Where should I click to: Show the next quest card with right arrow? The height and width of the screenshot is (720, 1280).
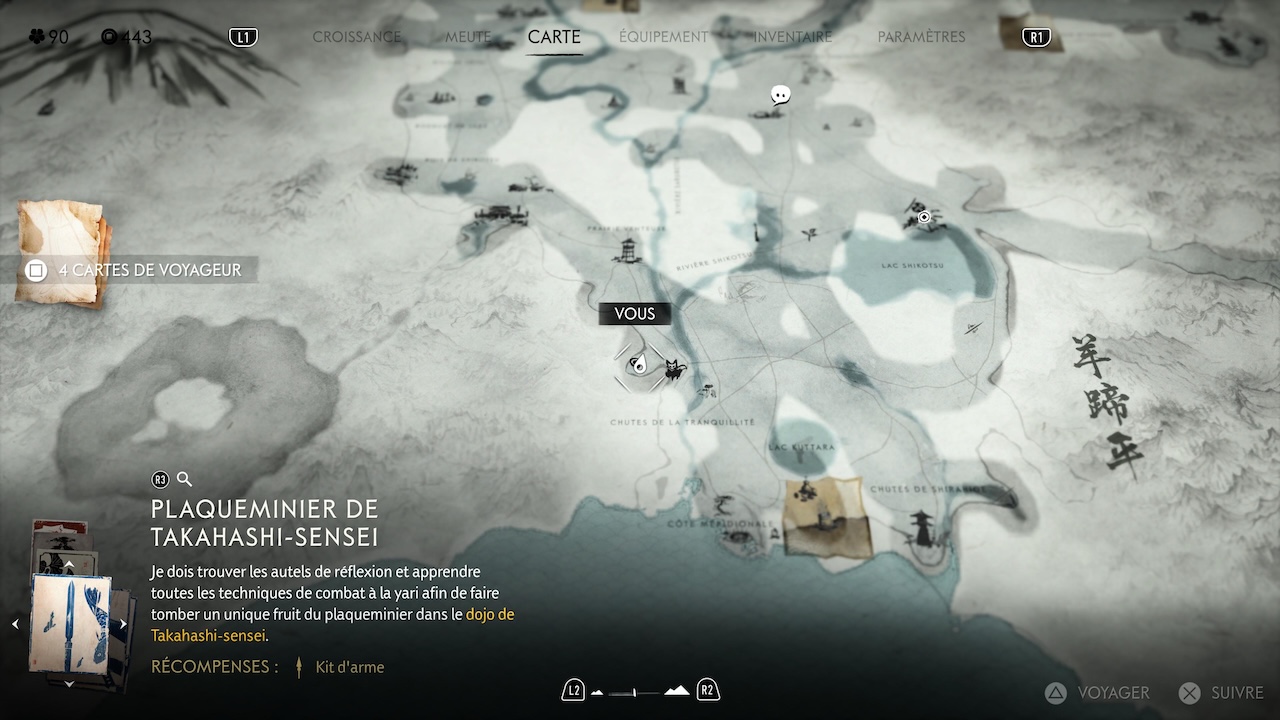click(x=123, y=624)
